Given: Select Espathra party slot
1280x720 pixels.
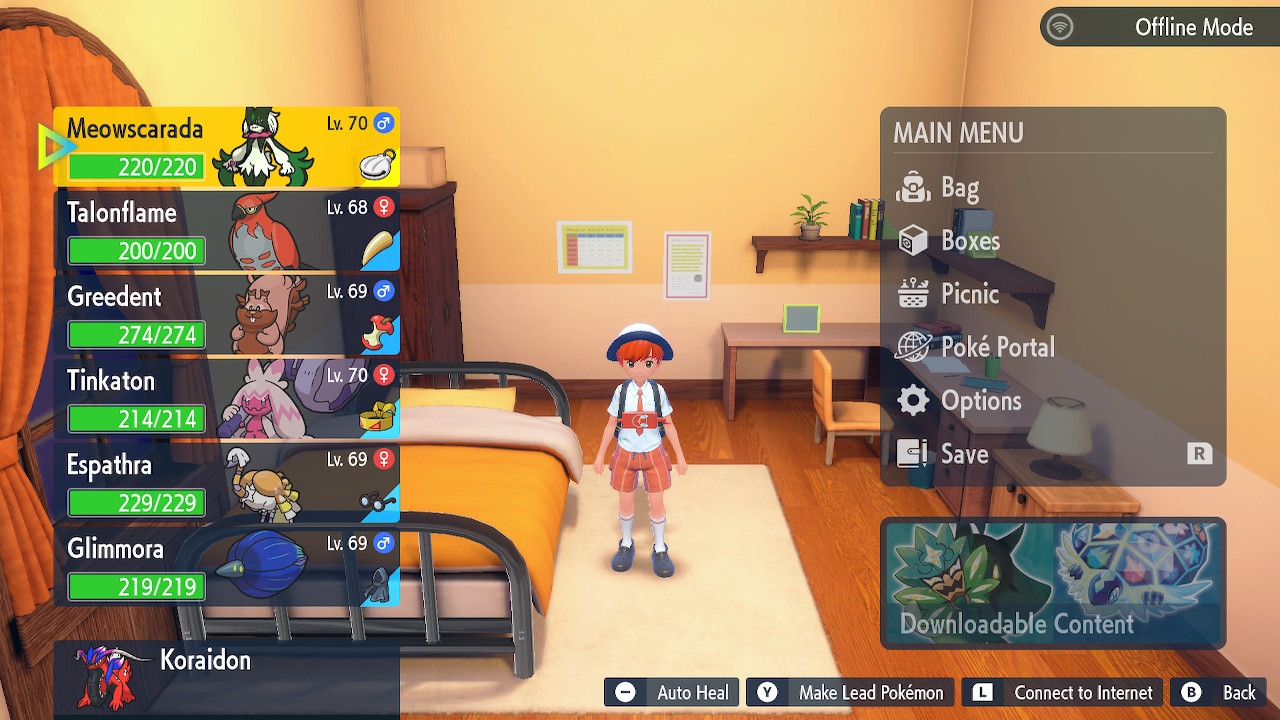Looking at the screenshot, I should coord(228,484).
